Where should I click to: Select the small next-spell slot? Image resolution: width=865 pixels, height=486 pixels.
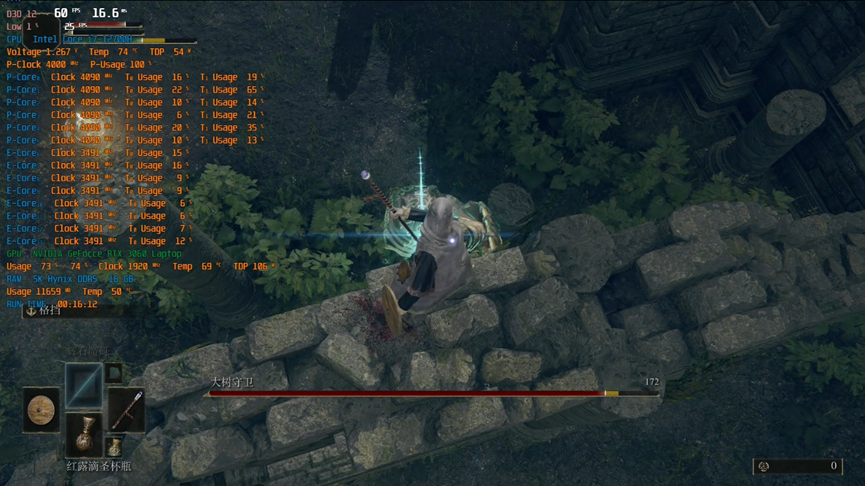click(114, 373)
